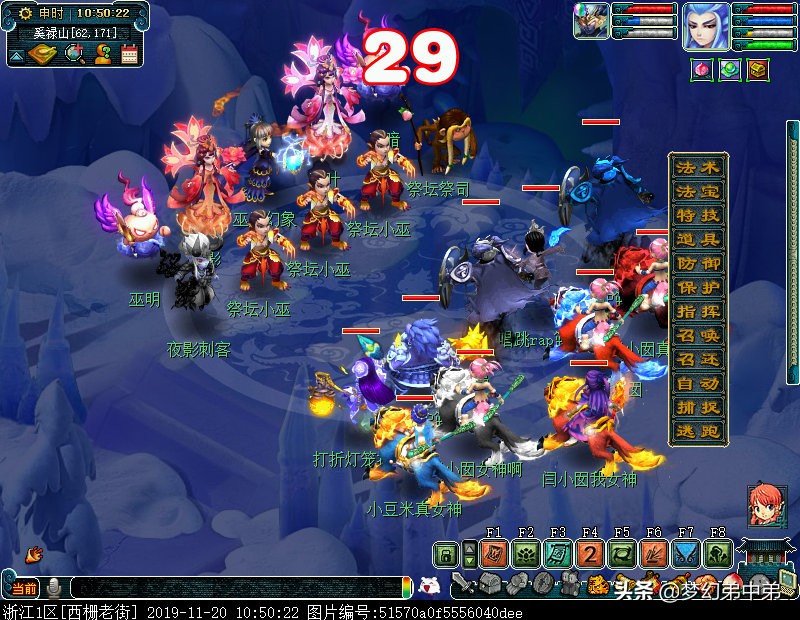
Task: Activate the F8 tree skill slot
Action: [718, 555]
